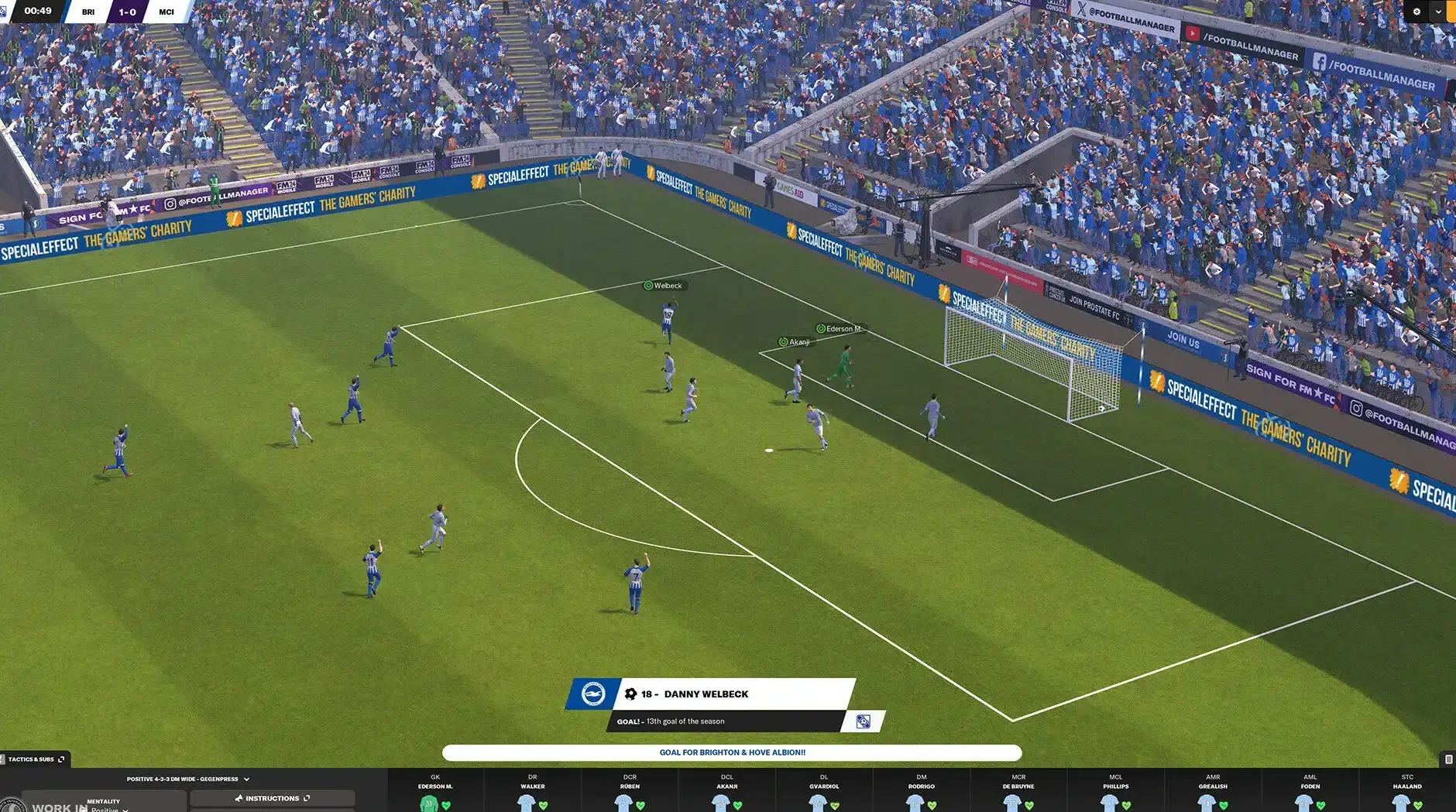
Task: Click the replay icon on goal banner
Action: point(863,722)
